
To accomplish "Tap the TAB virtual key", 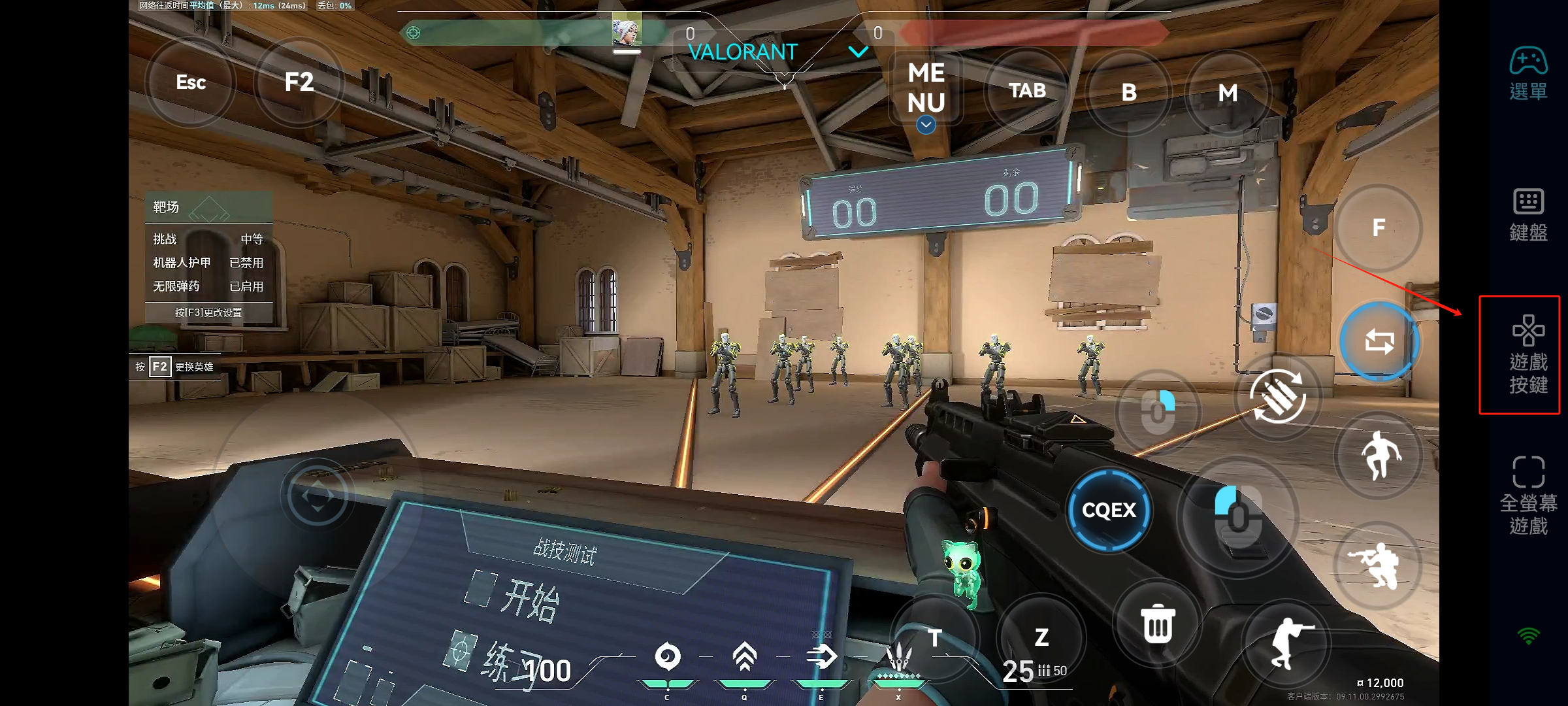I will tap(1027, 91).
